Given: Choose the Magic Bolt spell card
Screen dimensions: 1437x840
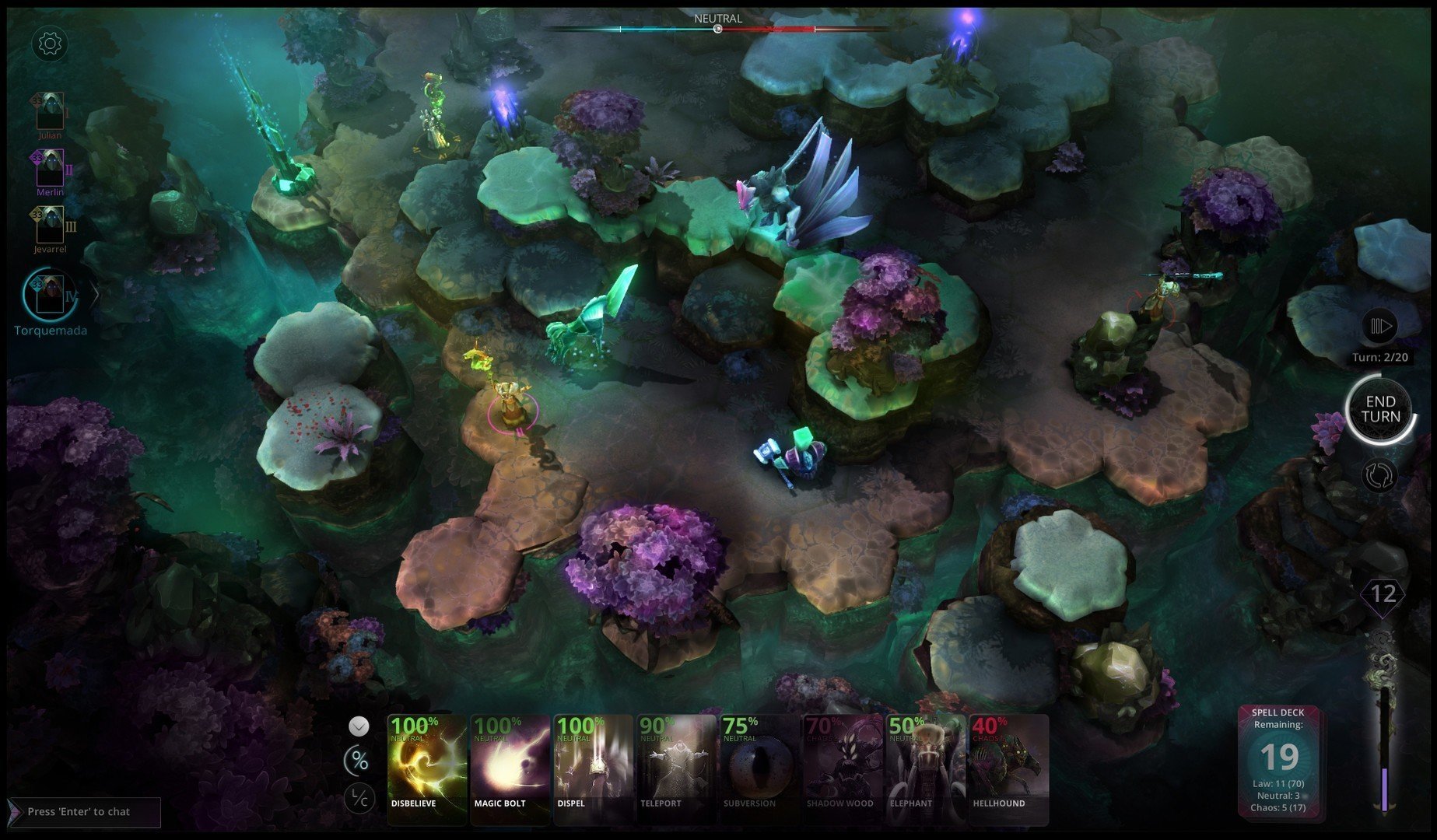Looking at the screenshot, I should [510, 768].
